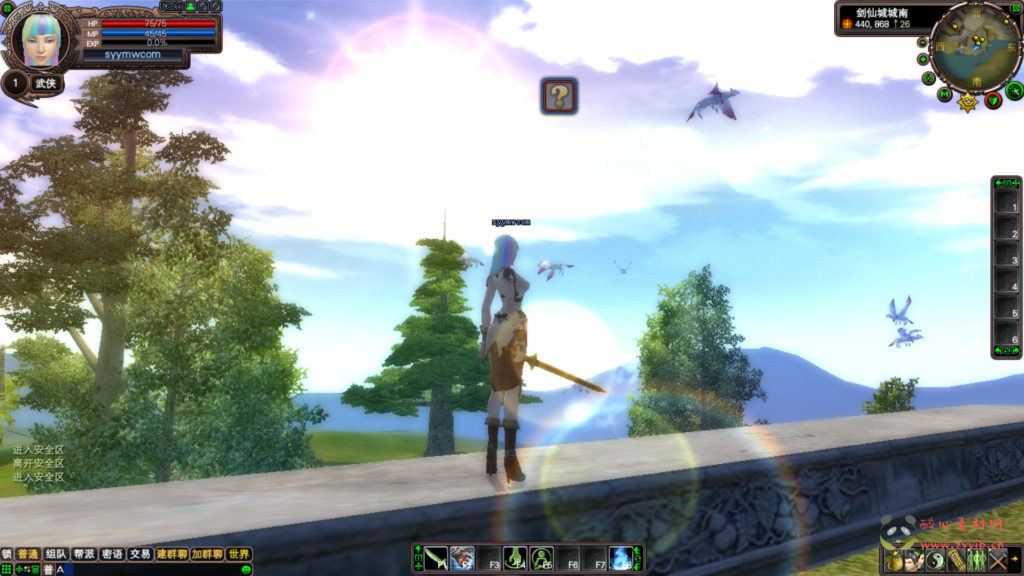This screenshot has width=1024, height=576.
Task: Click the question mark help icon
Action: click(x=559, y=96)
